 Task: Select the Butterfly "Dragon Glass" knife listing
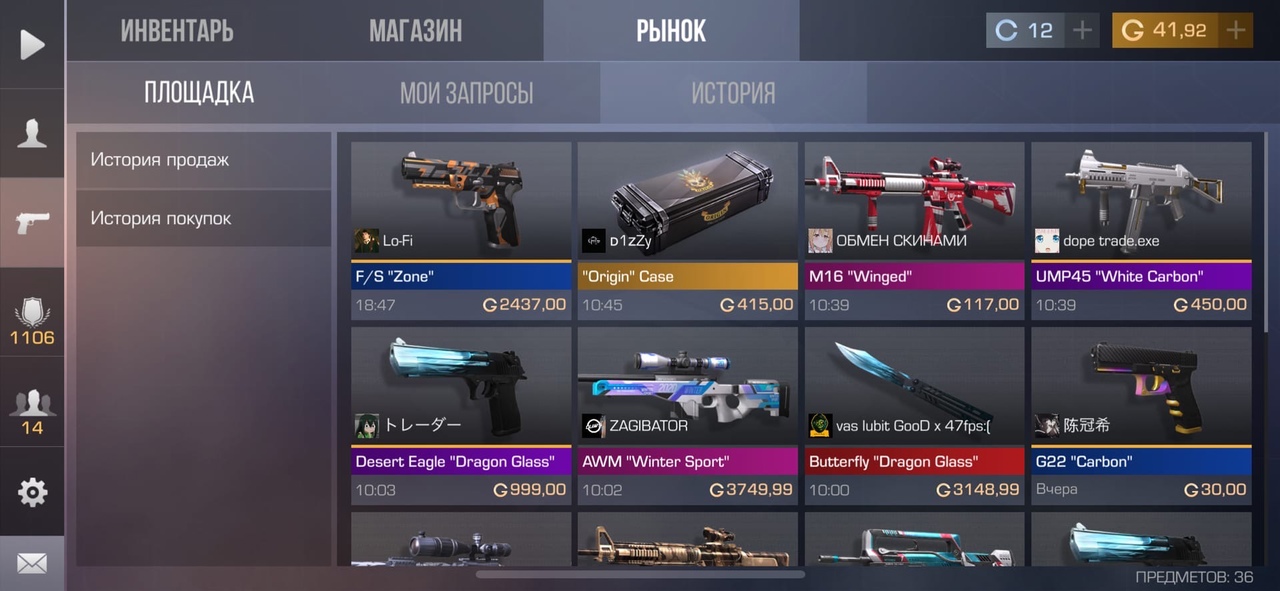tap(914, 415)
